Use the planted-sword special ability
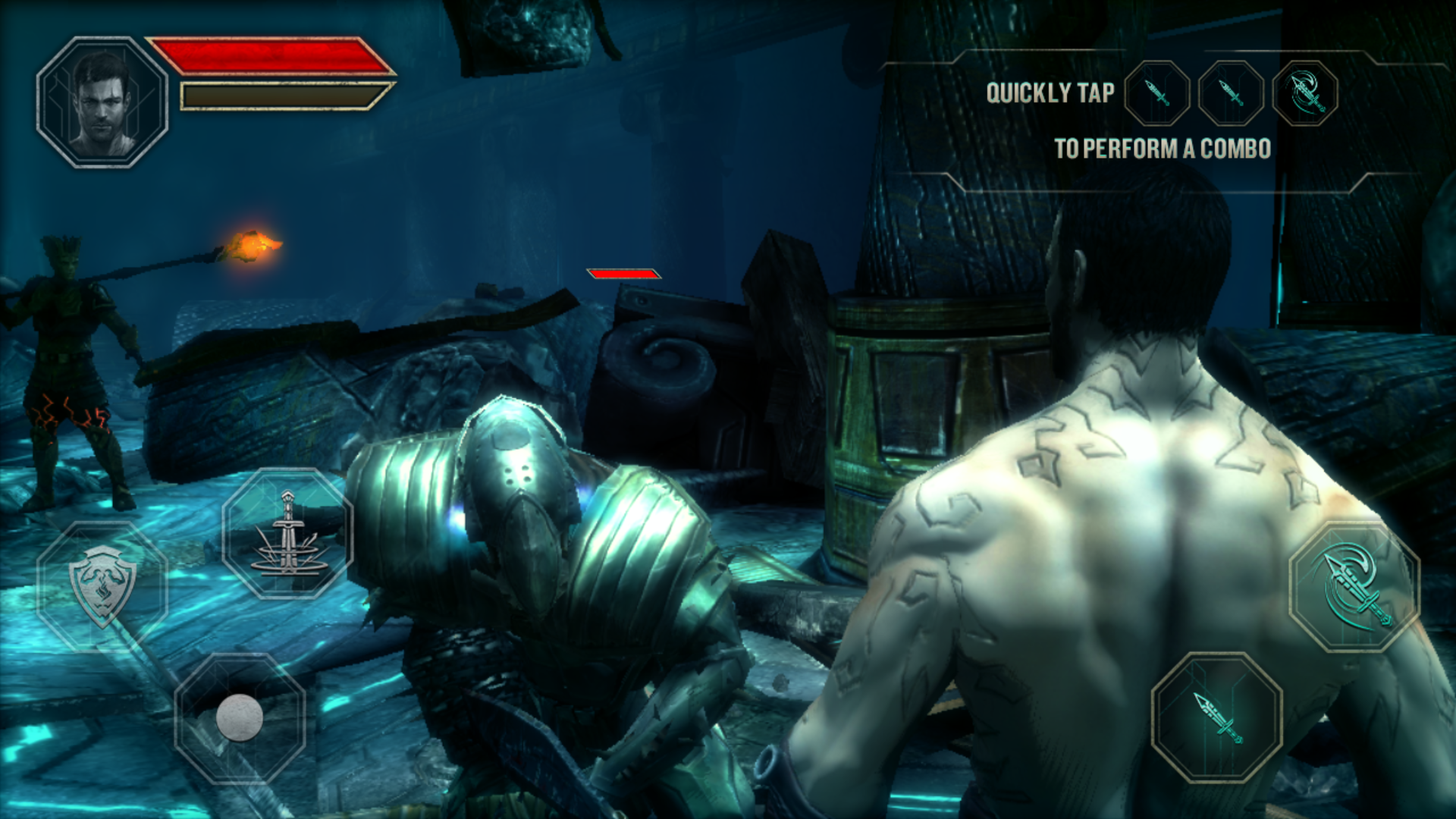 pos(287,533)
